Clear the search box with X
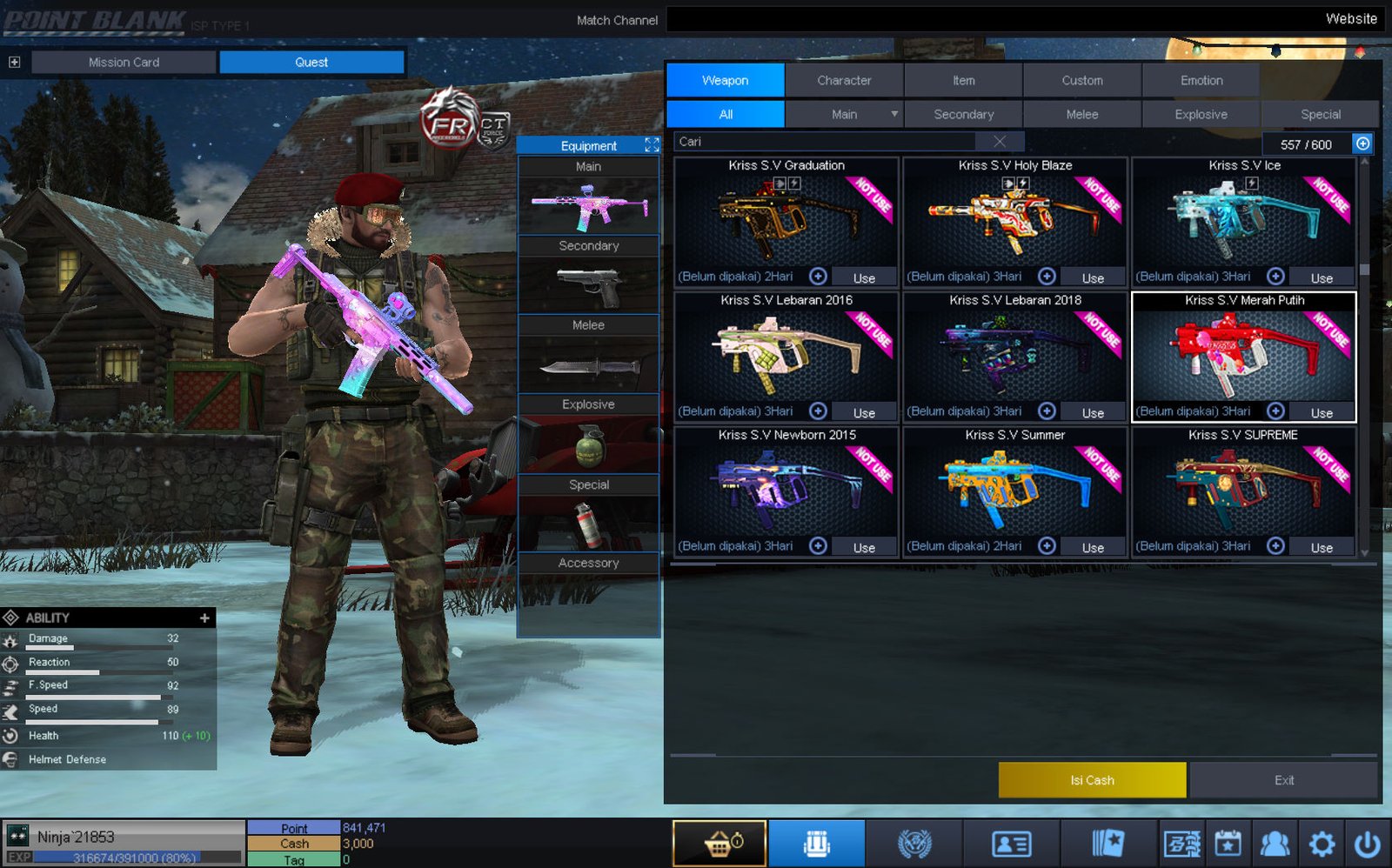Image resolution: width=1392 pixels, height=868 pixels. click(1000, 142)
